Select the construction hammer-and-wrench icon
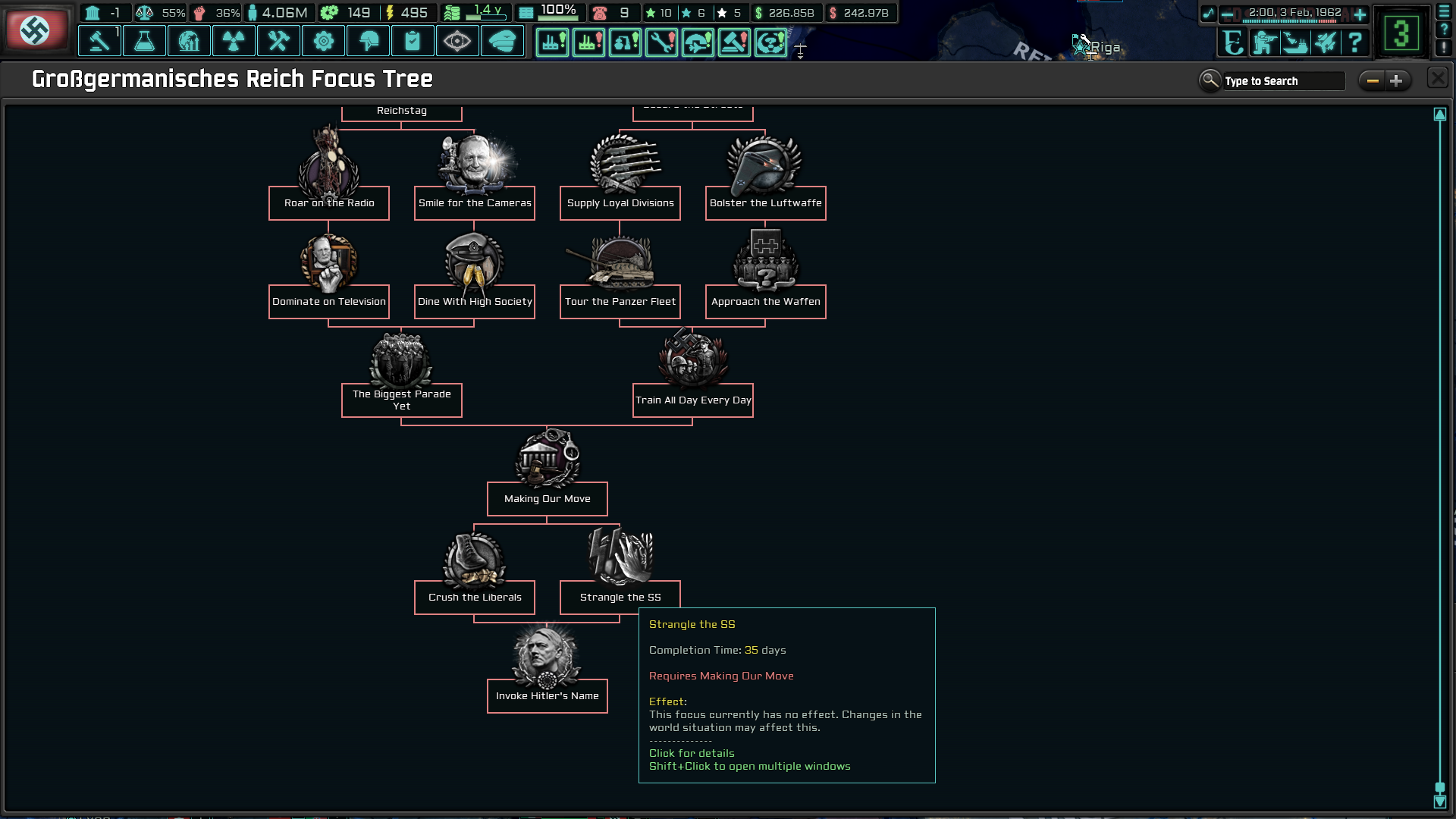 (x=278, y=41)
